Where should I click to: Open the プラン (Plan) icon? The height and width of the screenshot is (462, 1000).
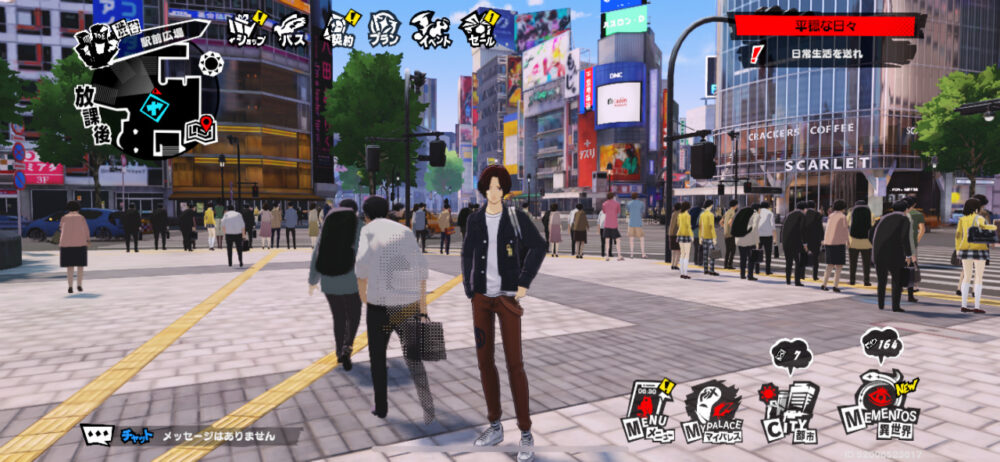pos(386,29)
